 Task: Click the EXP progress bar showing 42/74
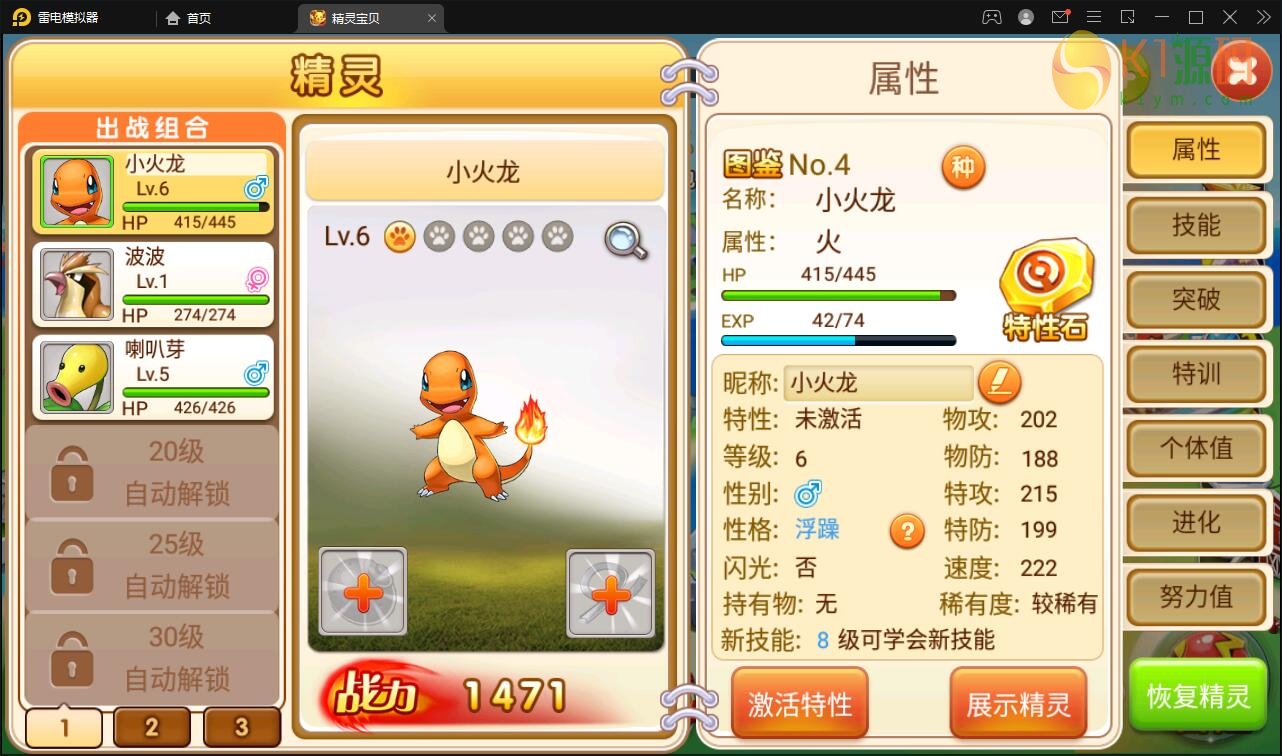click(838, 340)
